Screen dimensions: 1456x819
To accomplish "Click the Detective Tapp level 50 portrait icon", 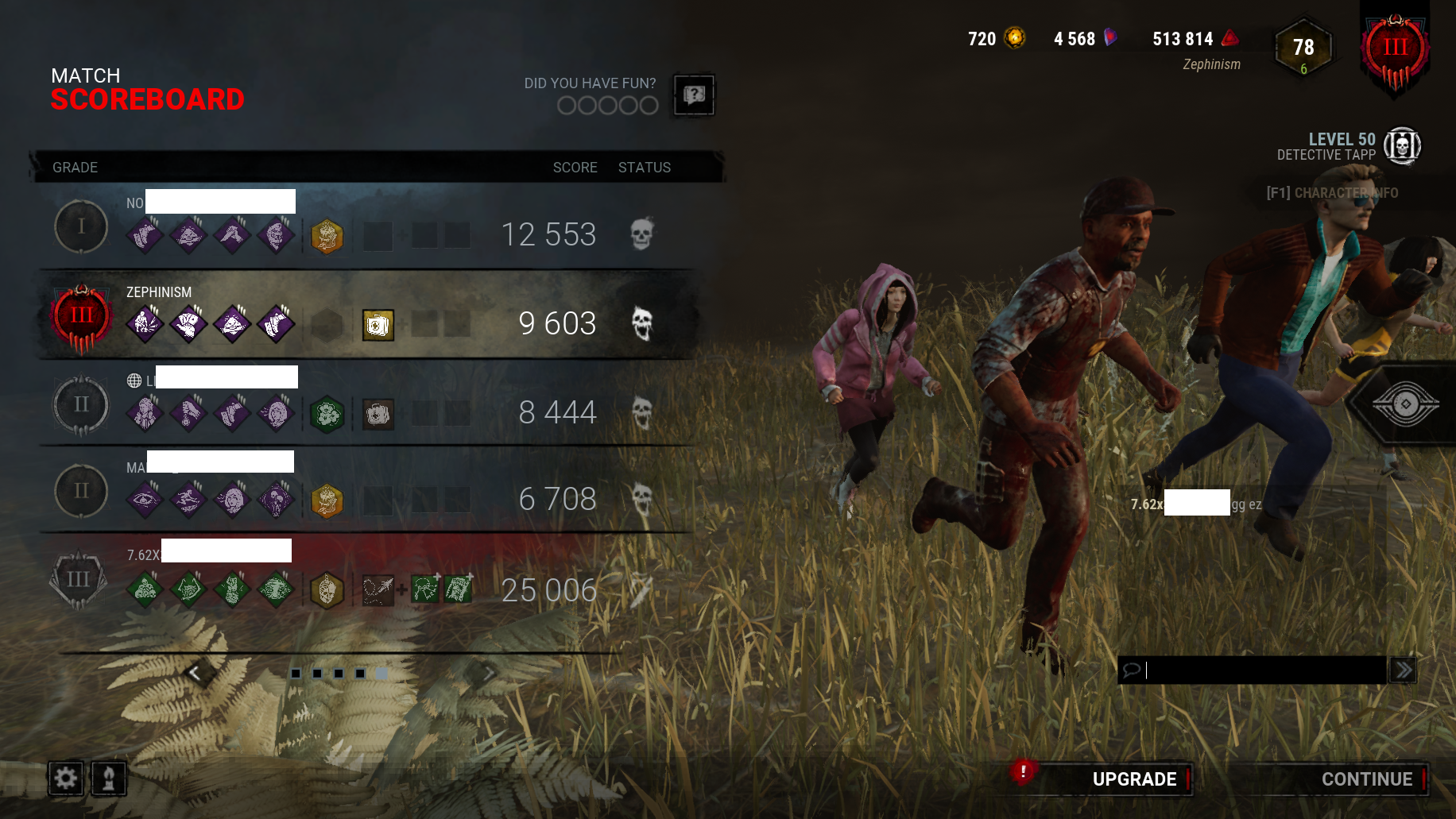I will point(1403,146).
